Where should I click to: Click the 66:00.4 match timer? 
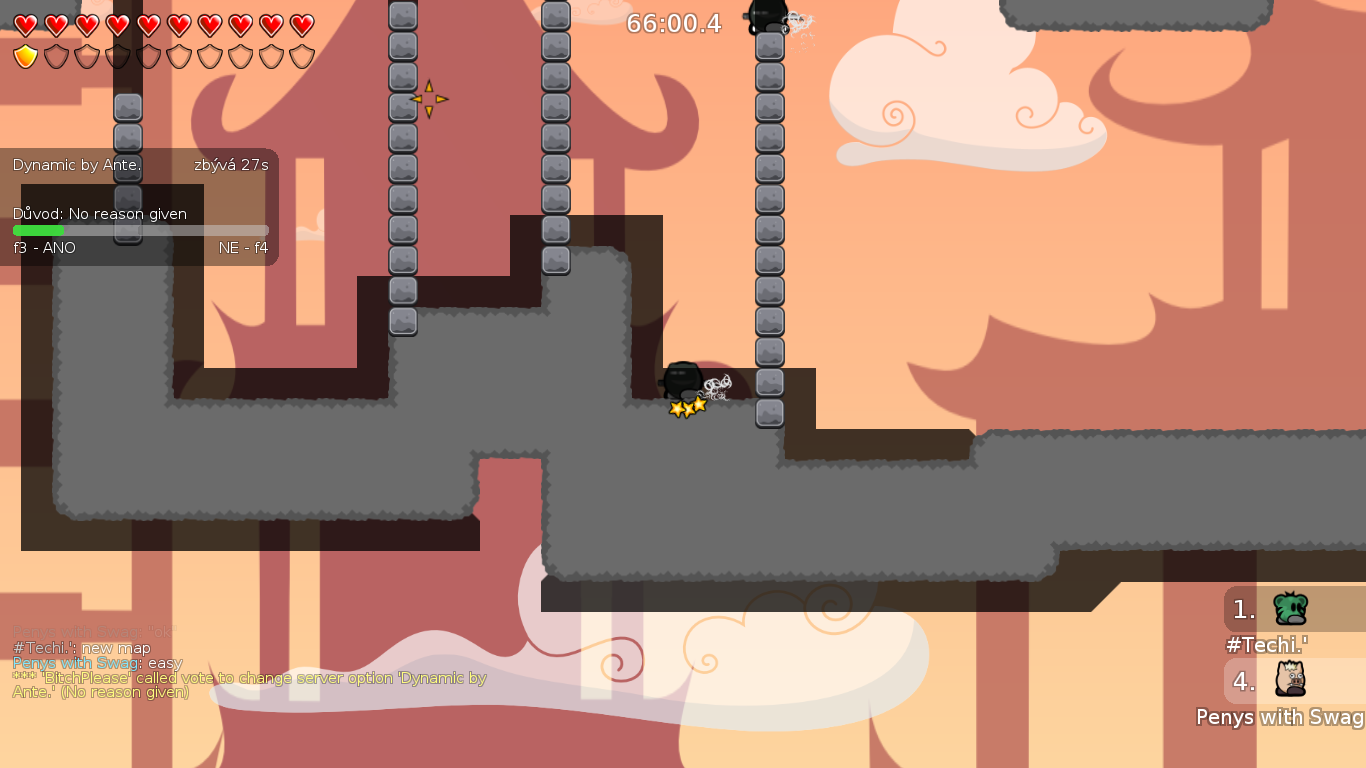[674, 25]
